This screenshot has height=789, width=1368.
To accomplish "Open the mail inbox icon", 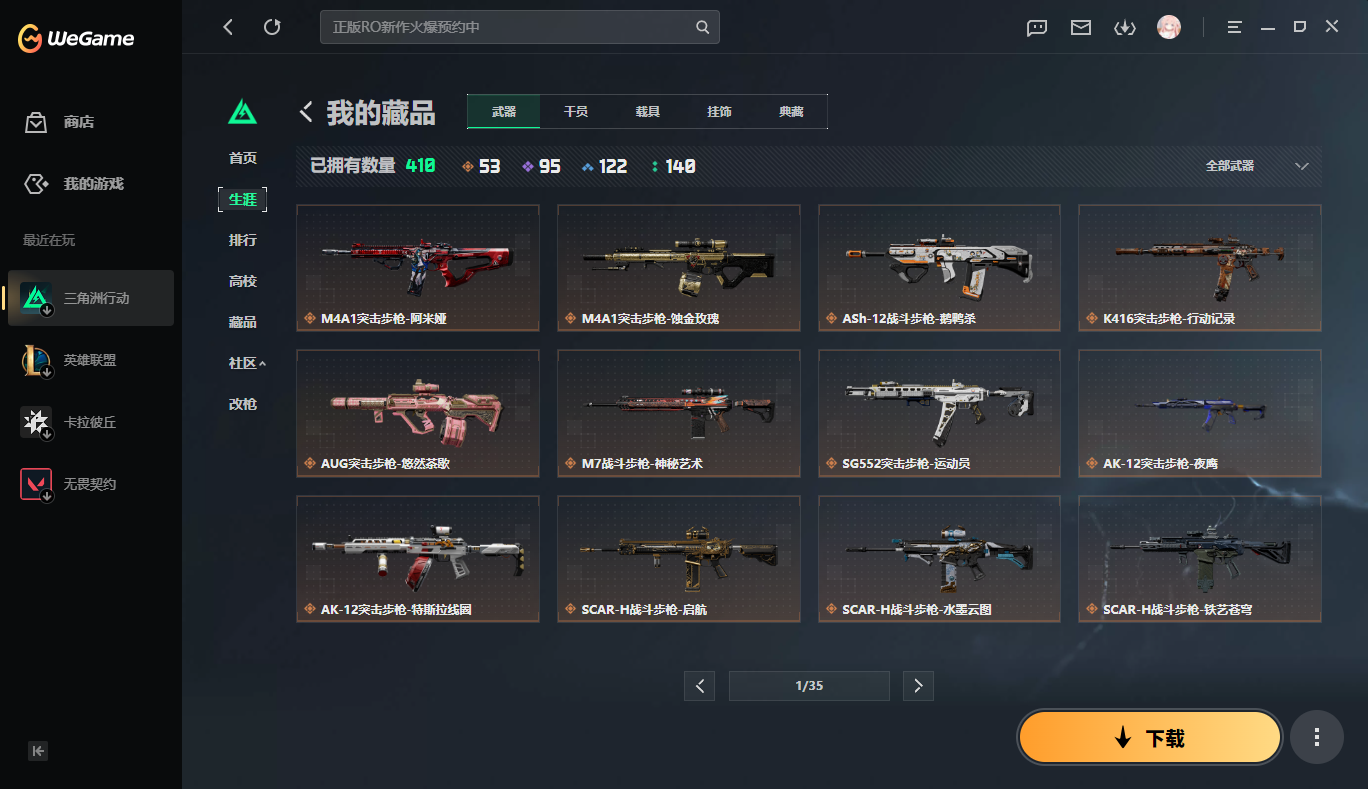I will point(1080,28).
